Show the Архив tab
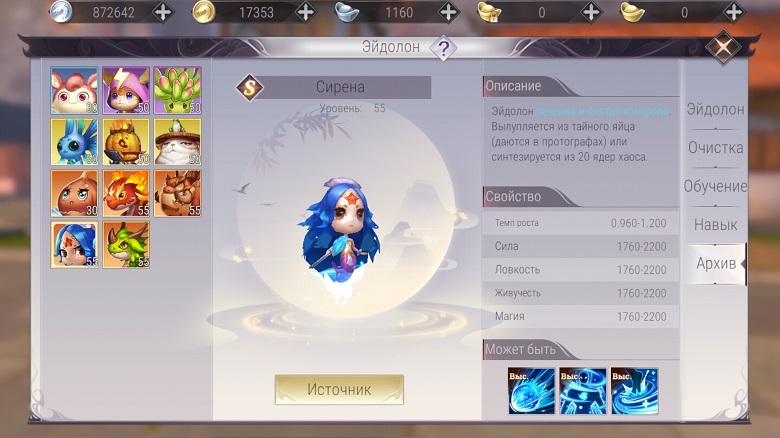 click(716, 263)
